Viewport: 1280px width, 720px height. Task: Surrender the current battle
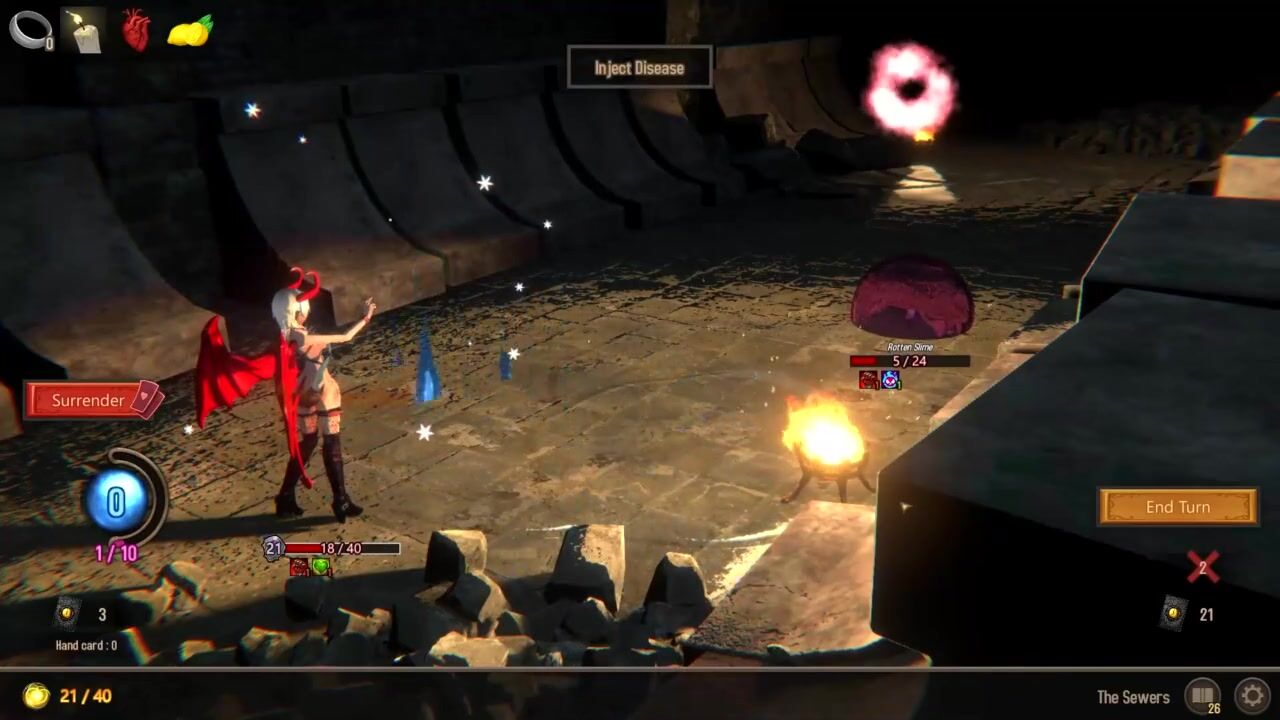tap(92, 400)
